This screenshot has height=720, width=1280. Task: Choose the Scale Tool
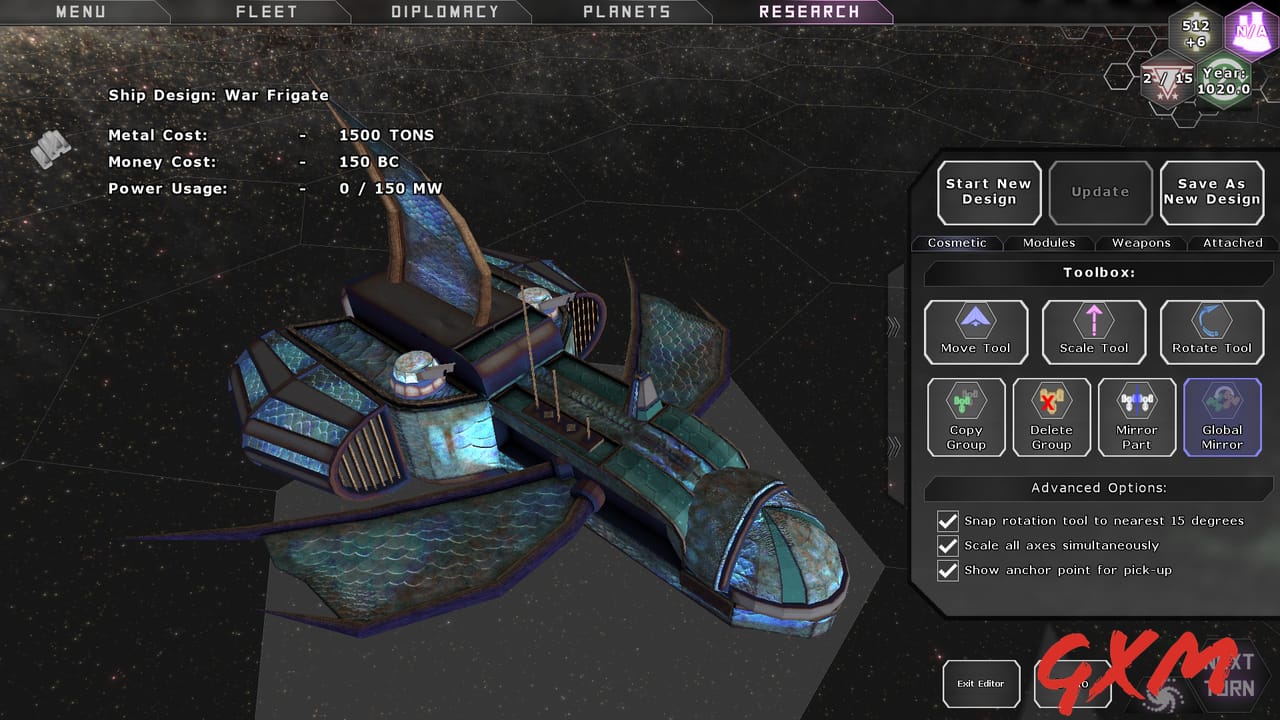1093,332
